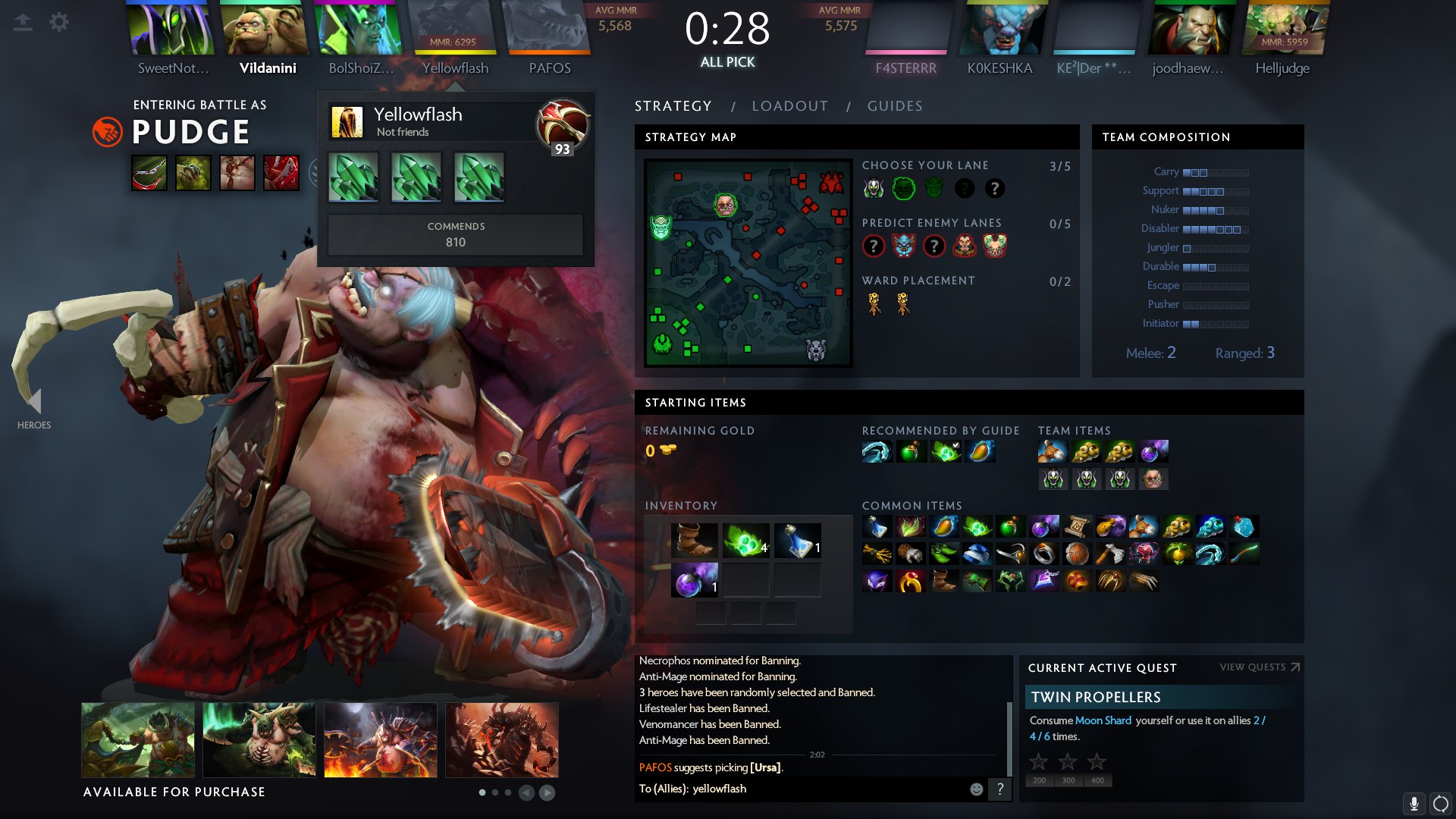This screenshot has height=819, width=1456.
Task: Select first observer ward placement icon
Action: 874,304
